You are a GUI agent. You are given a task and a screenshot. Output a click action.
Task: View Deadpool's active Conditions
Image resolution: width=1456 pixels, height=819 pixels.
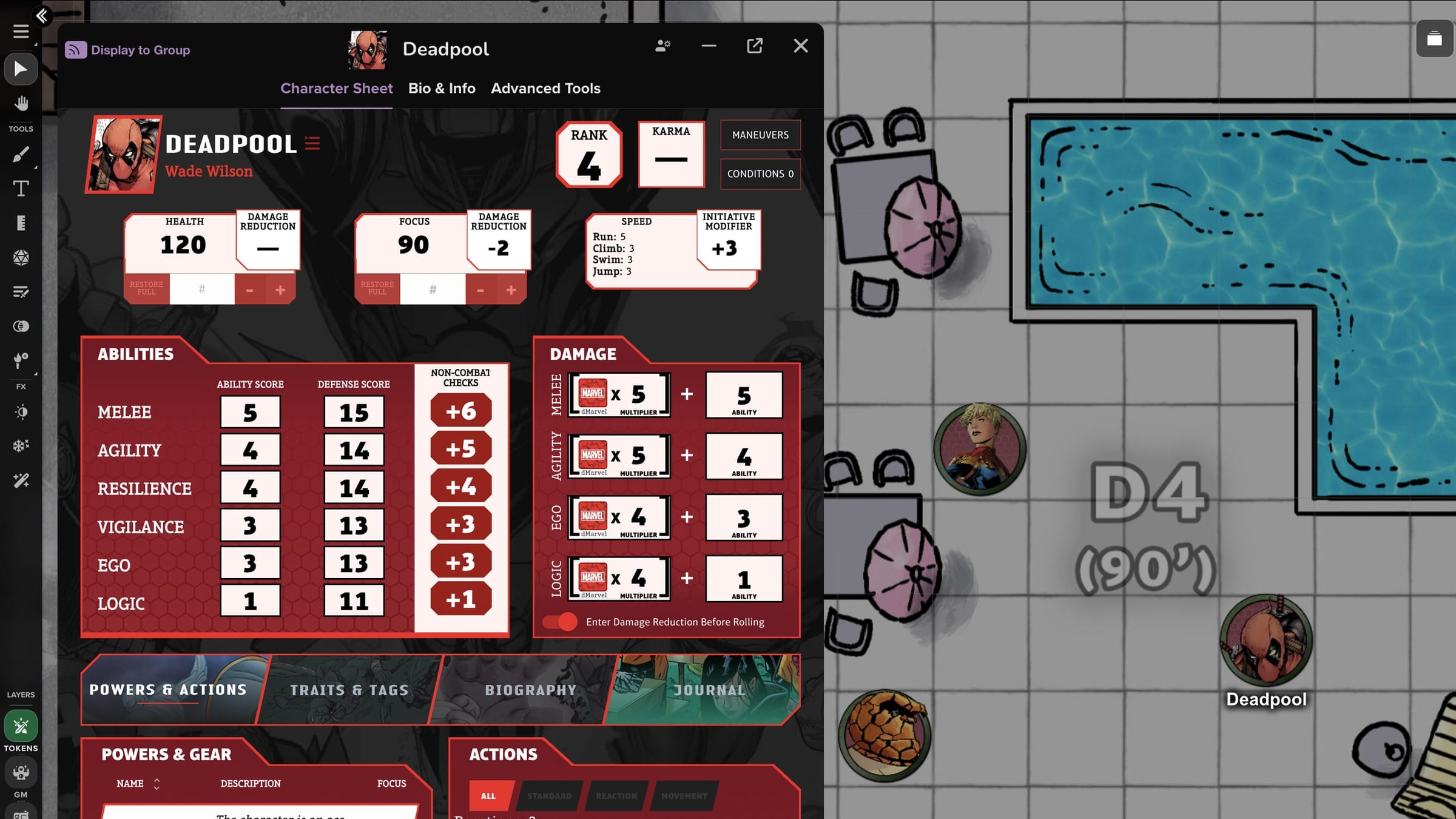pyautogui.click(x=760, y=174)
